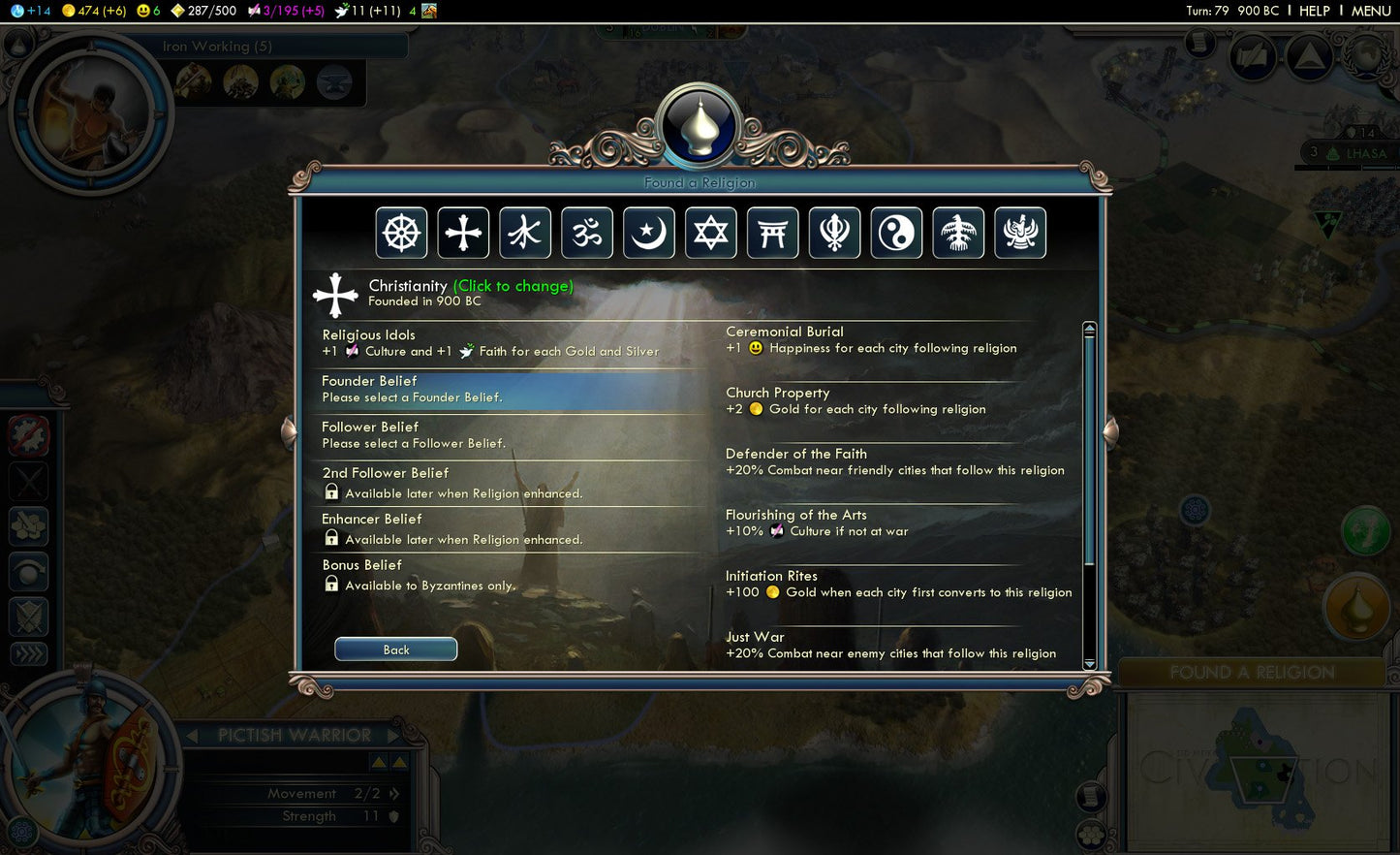Choose the Islam crescent religion icon
Viewport: 1400px width, 855px height.
[649, 233]
